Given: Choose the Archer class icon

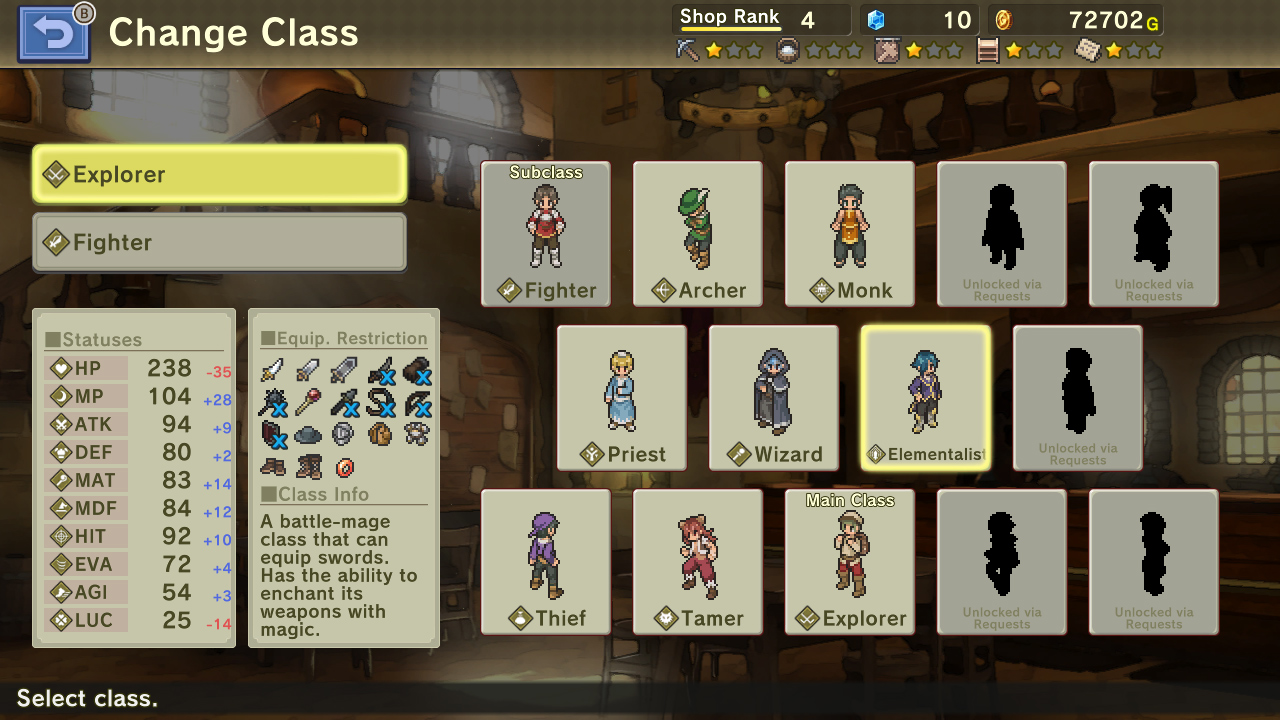Looking at the screenshot, I should tap(697, 233).
